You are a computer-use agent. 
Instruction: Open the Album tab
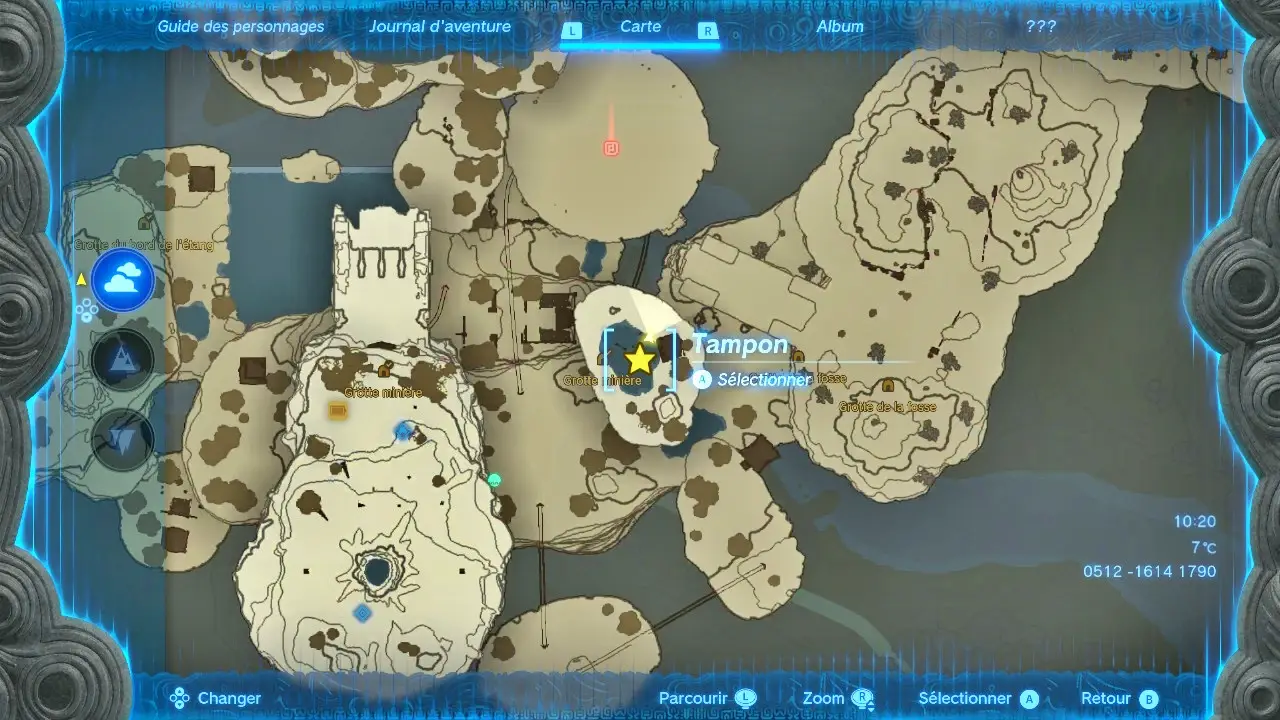point(840,27)
